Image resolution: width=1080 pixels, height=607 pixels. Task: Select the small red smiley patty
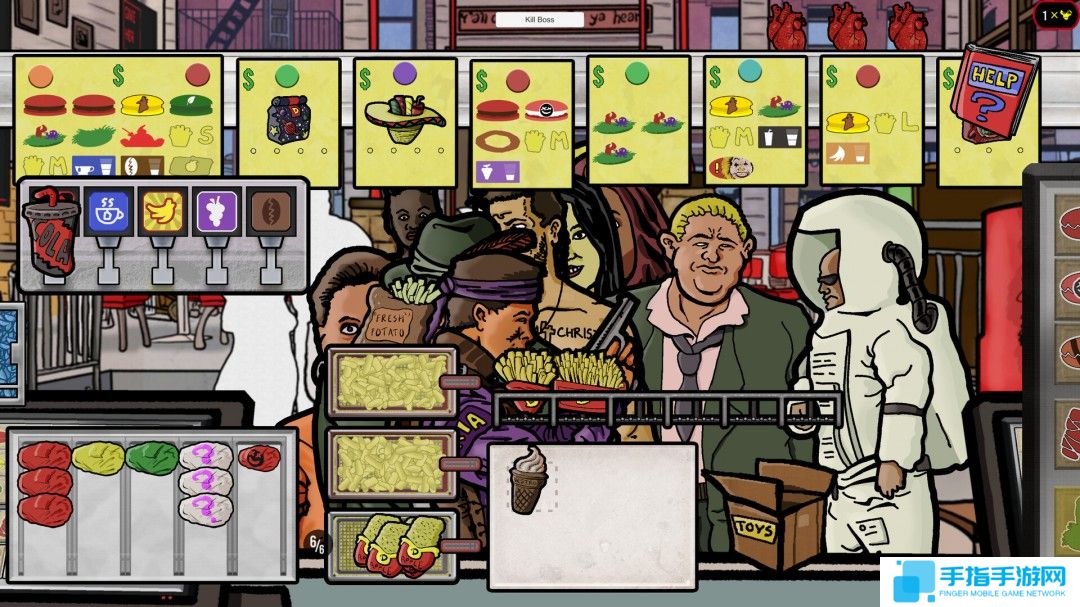(x=258, y=457)
